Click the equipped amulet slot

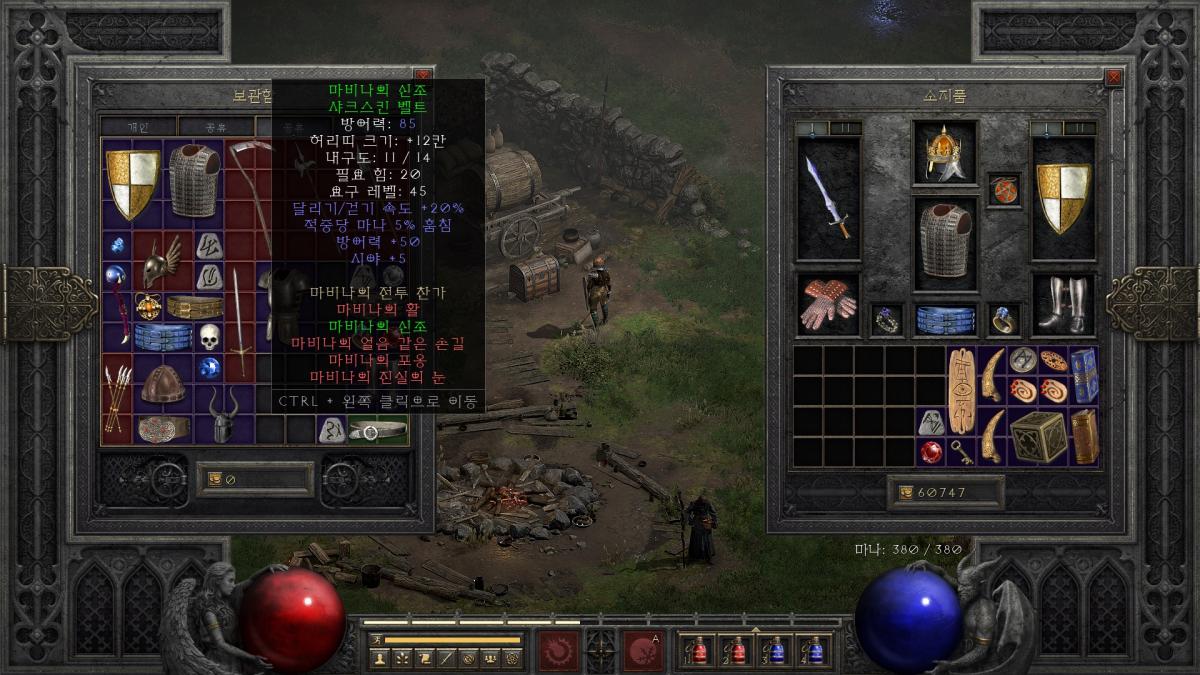point(1003,189)
